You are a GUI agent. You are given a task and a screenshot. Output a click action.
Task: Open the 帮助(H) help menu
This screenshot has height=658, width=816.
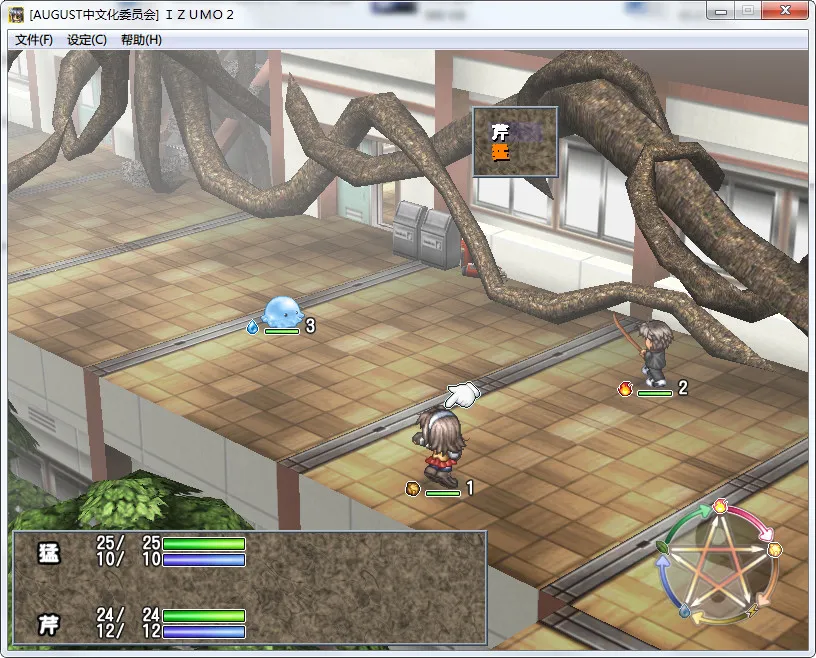click(x=141, y=40)
